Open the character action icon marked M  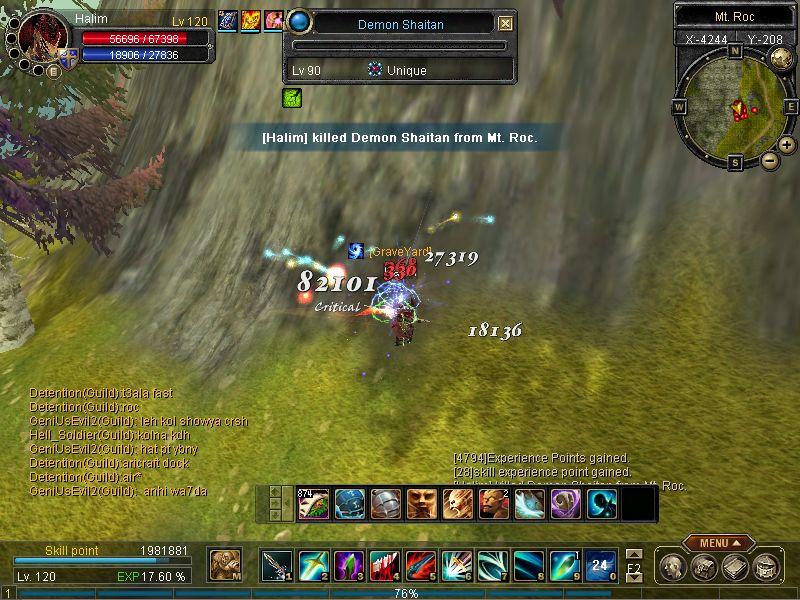coord(224,565)
